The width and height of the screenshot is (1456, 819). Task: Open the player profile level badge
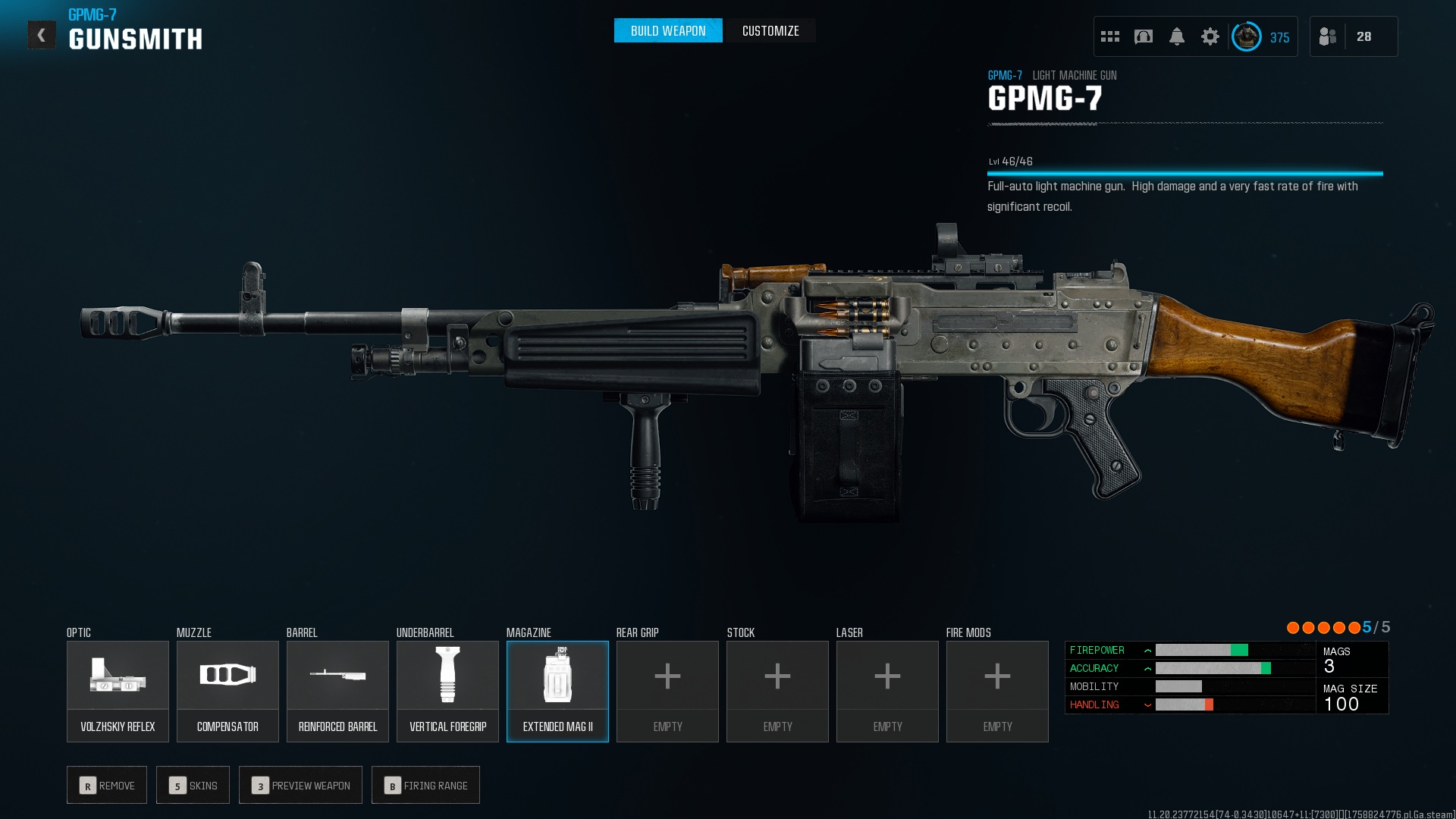pyautogui.click(x=1246, y=36)
